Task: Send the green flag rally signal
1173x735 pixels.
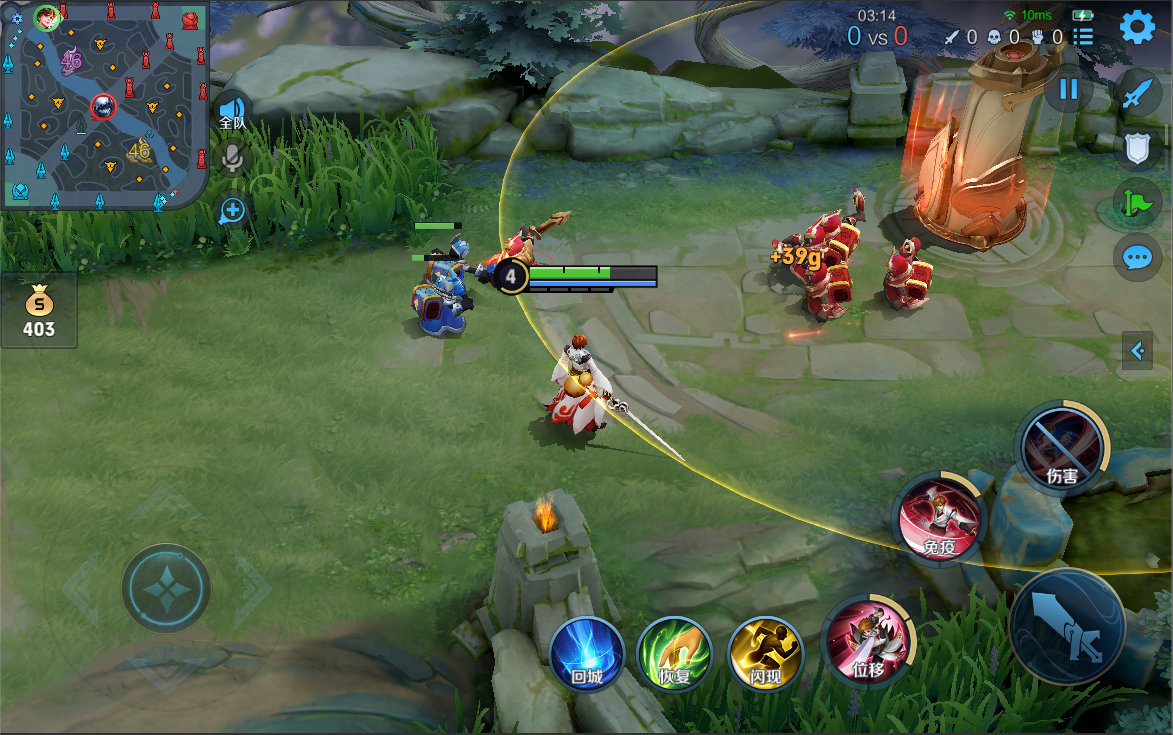Action: pos(1137,203)
